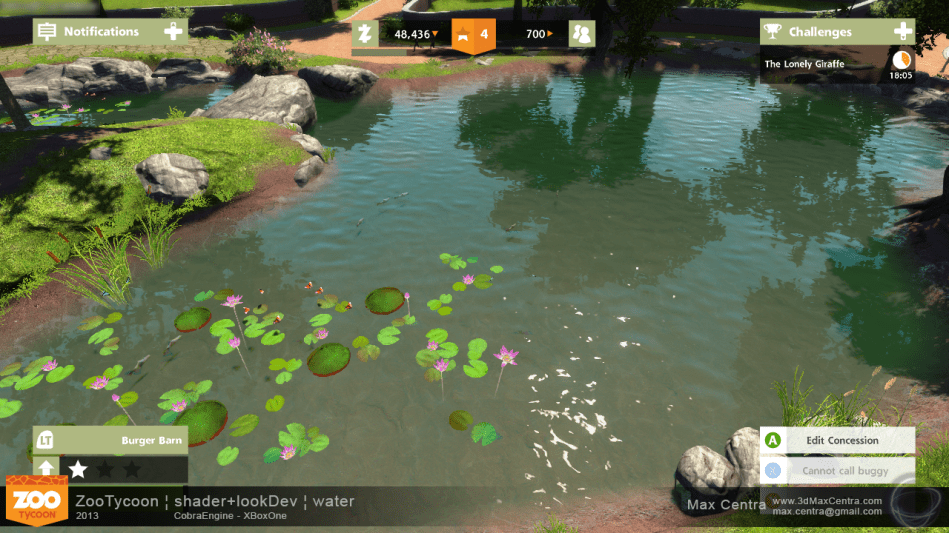The image size is (949, 533).
Task: Open the zoo cash finances icon
Action: point(366,34)
